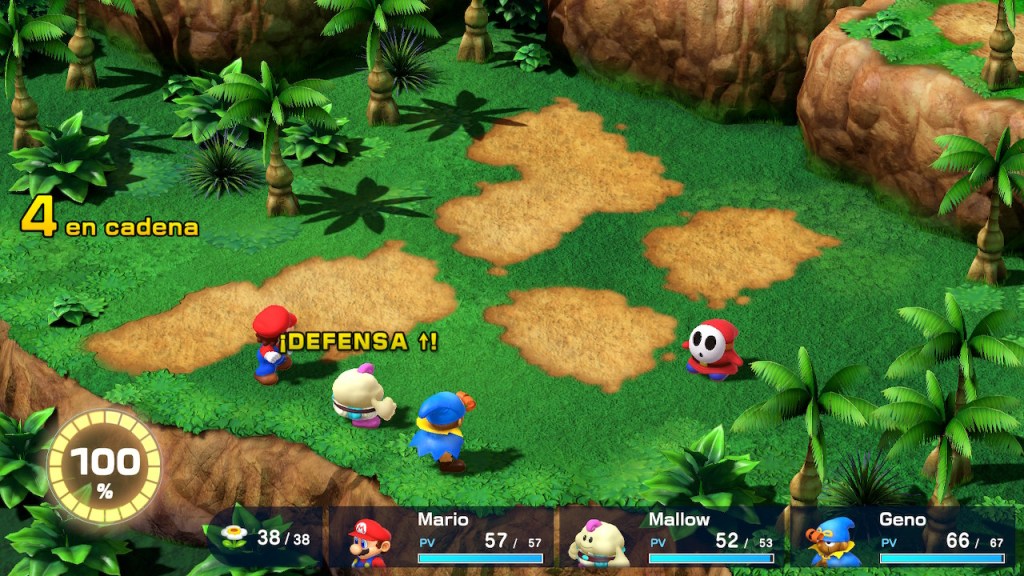Viewport: 1024px width, 576px height.
Task: Click the 100% action gauge
Action: click(104, 467)
